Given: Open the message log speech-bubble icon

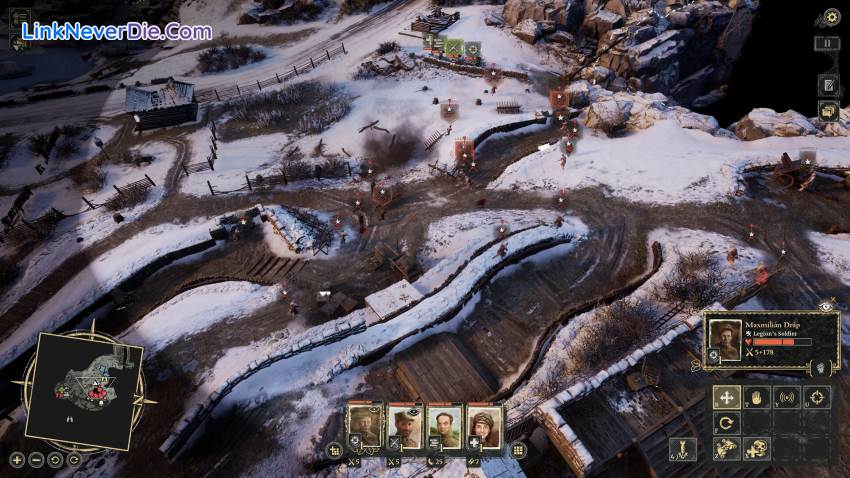Looking at the screenshot, I should tap(828, 110).
